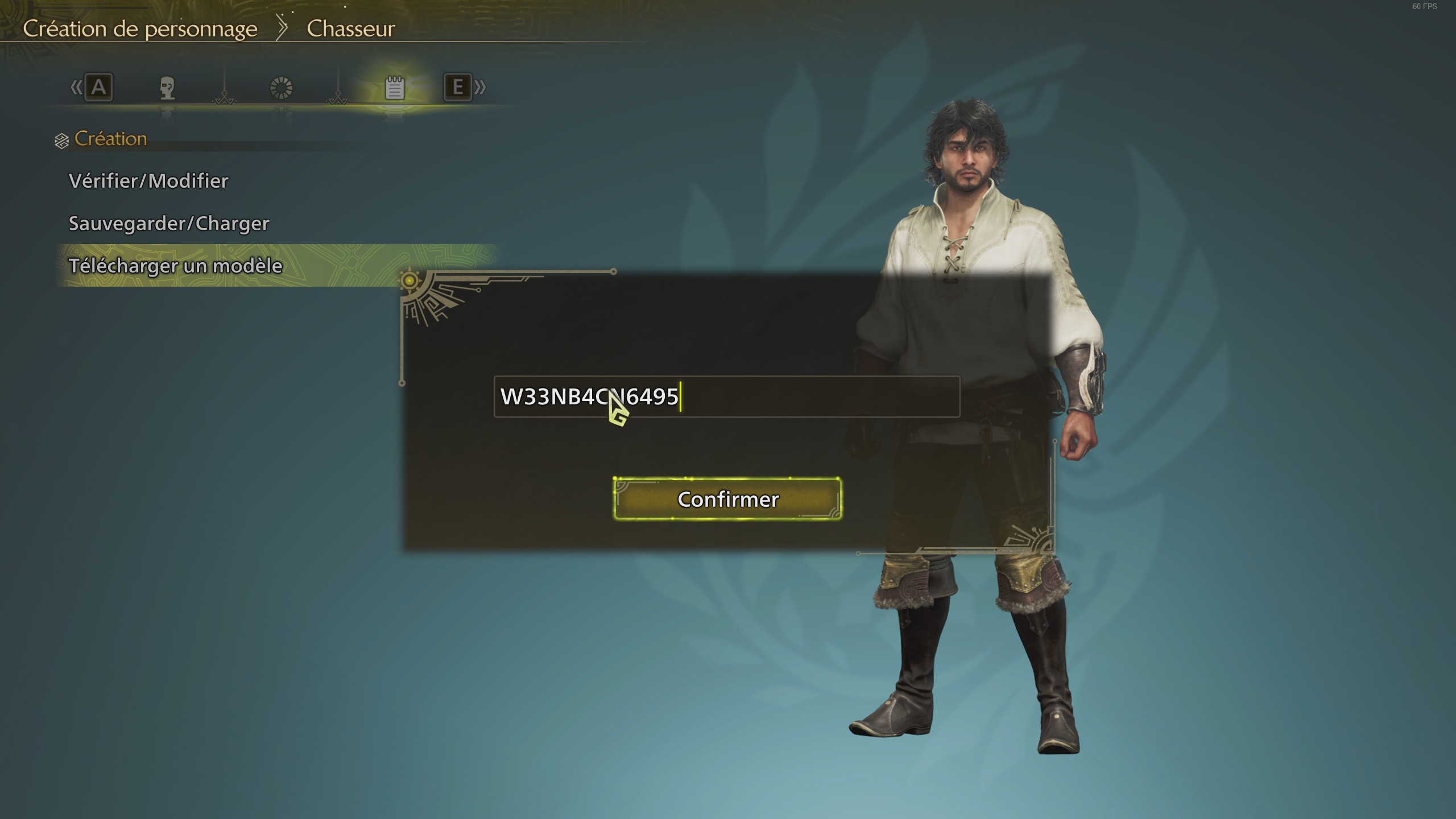
Task: Open 'Sauvegarder/Charger' menu entry
Action: coord(169,223)
